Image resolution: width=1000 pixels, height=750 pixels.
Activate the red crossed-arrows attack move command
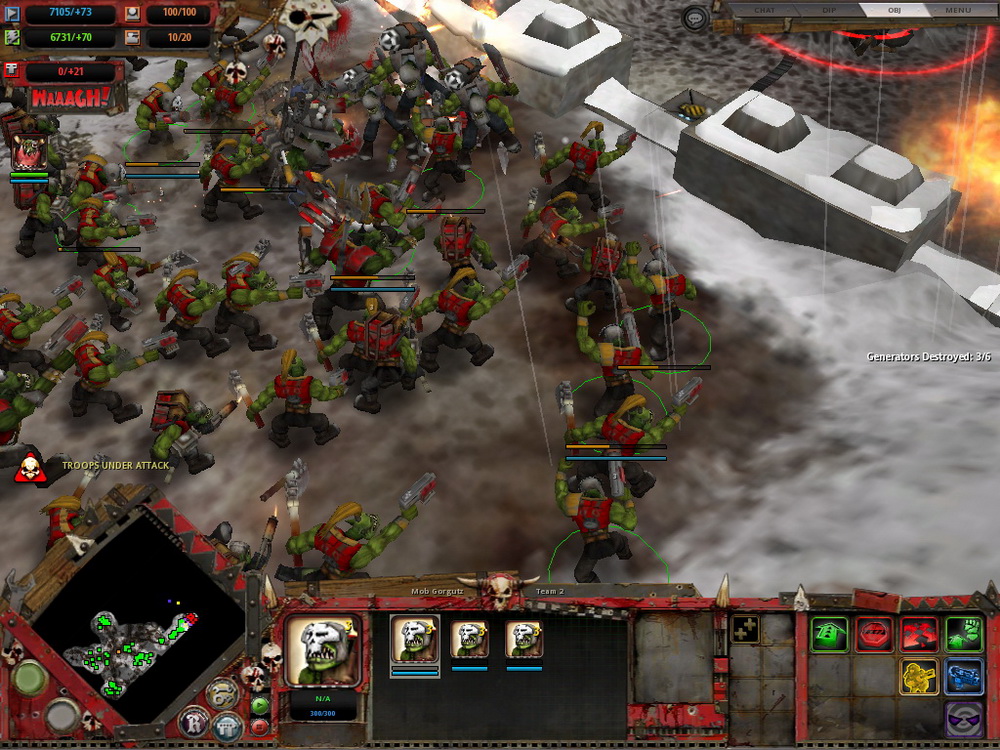(x=919, y=634)
